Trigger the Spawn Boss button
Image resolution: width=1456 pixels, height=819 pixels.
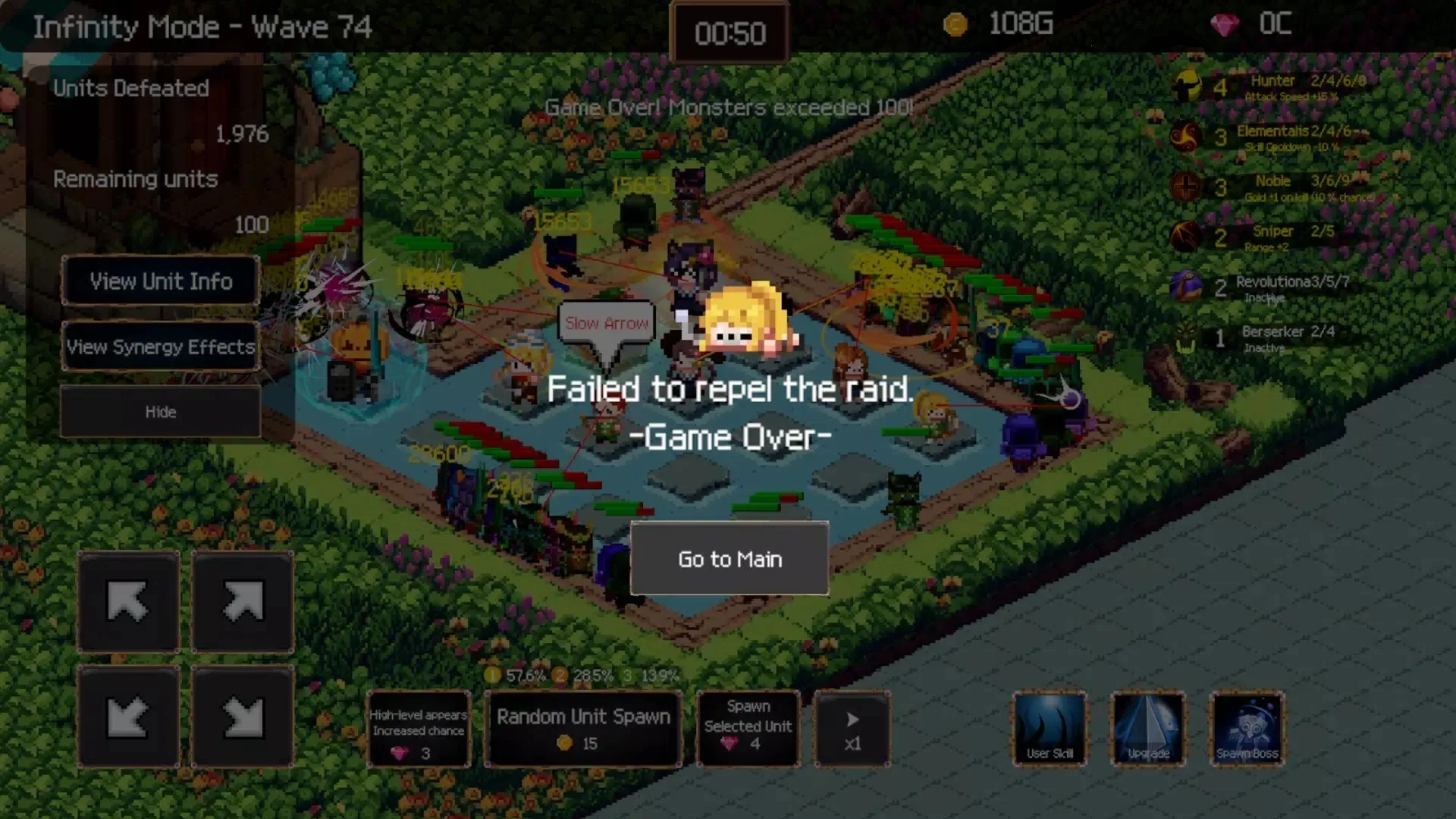point(1247,729)
